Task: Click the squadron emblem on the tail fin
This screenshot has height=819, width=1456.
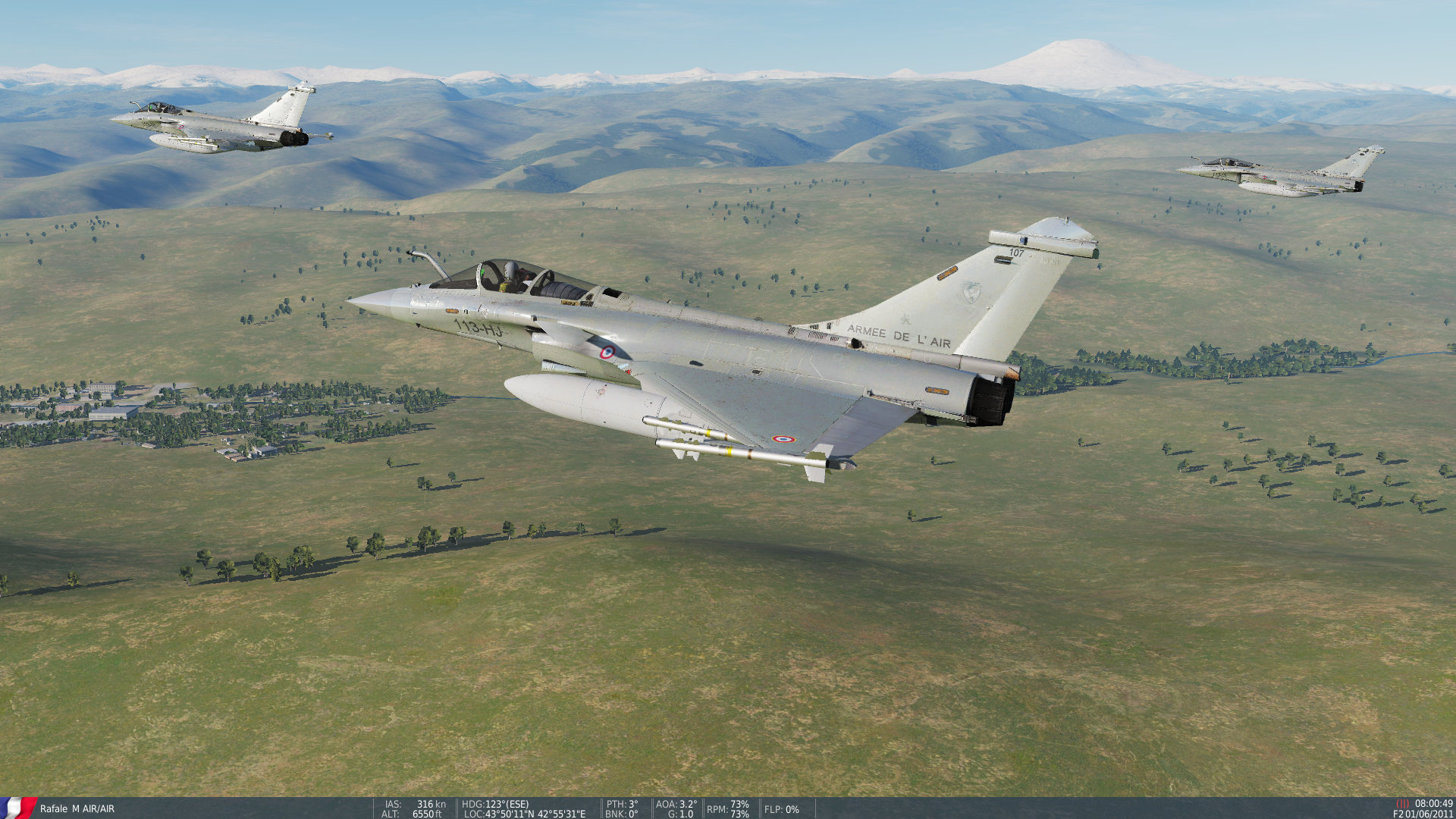Action: click(971, 293)
